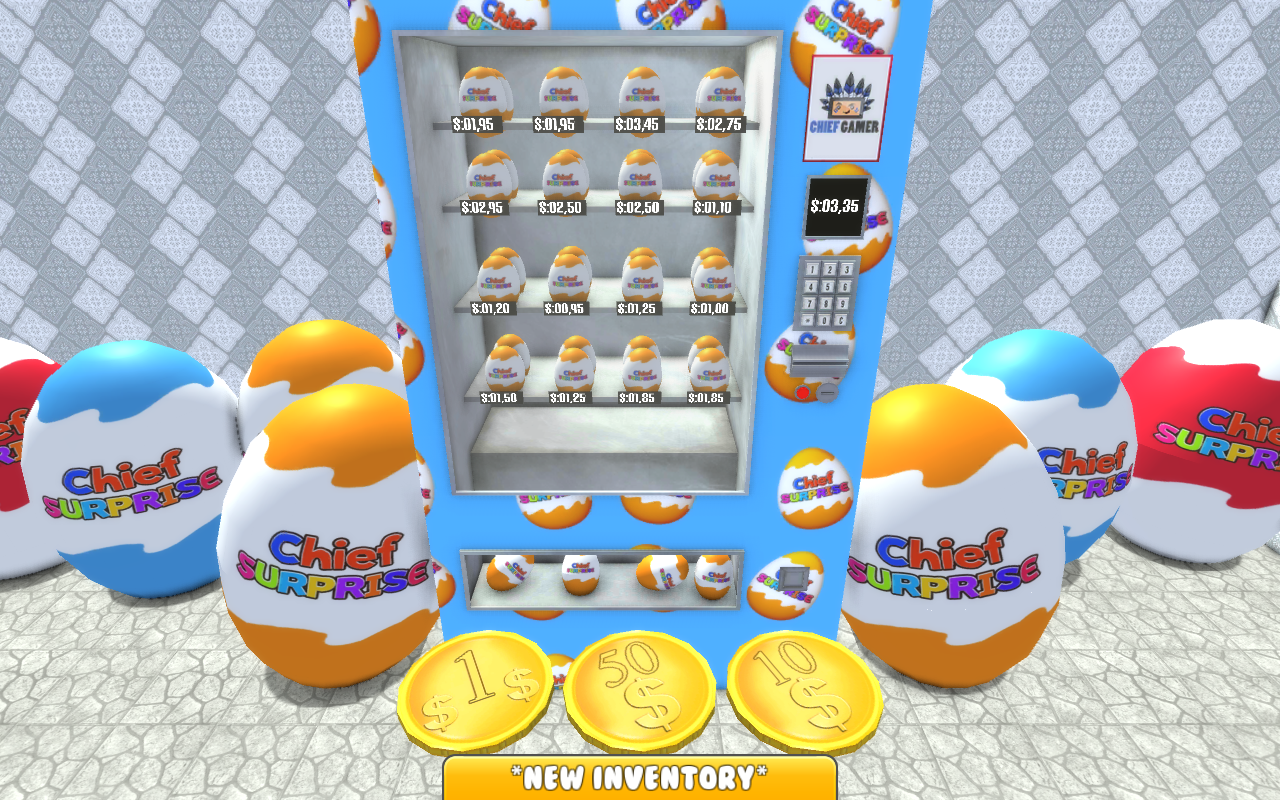The image size is (1280, 800).
Task: Click the $:03,35 display screen
Action: coord(836,207)
